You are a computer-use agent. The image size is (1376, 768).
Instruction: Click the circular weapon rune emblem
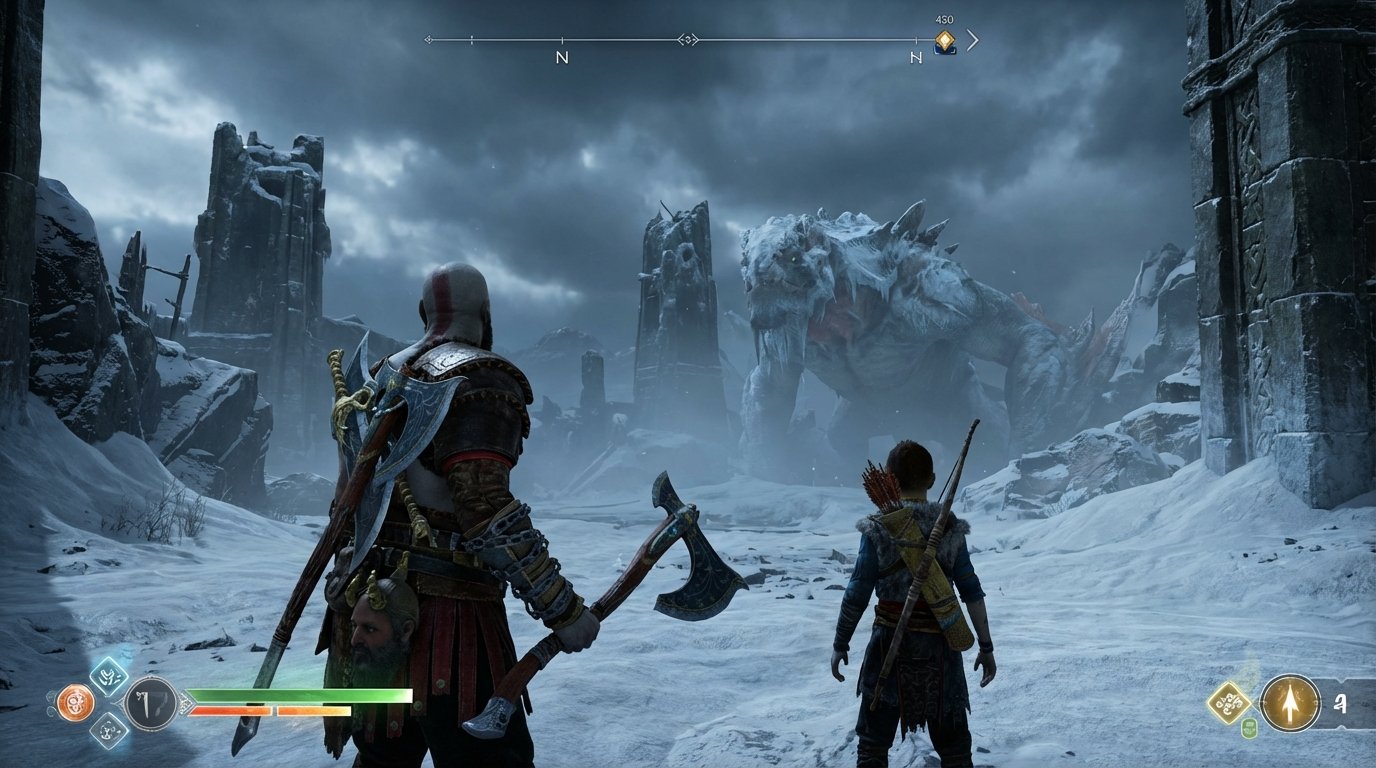[x=149, y=703]
